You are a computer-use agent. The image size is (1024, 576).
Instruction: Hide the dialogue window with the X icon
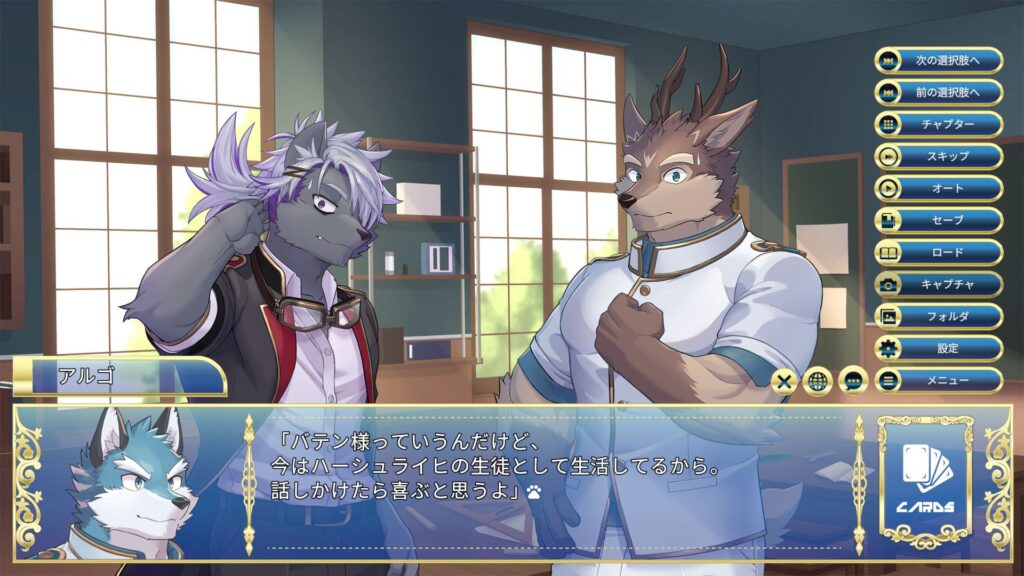786,381
